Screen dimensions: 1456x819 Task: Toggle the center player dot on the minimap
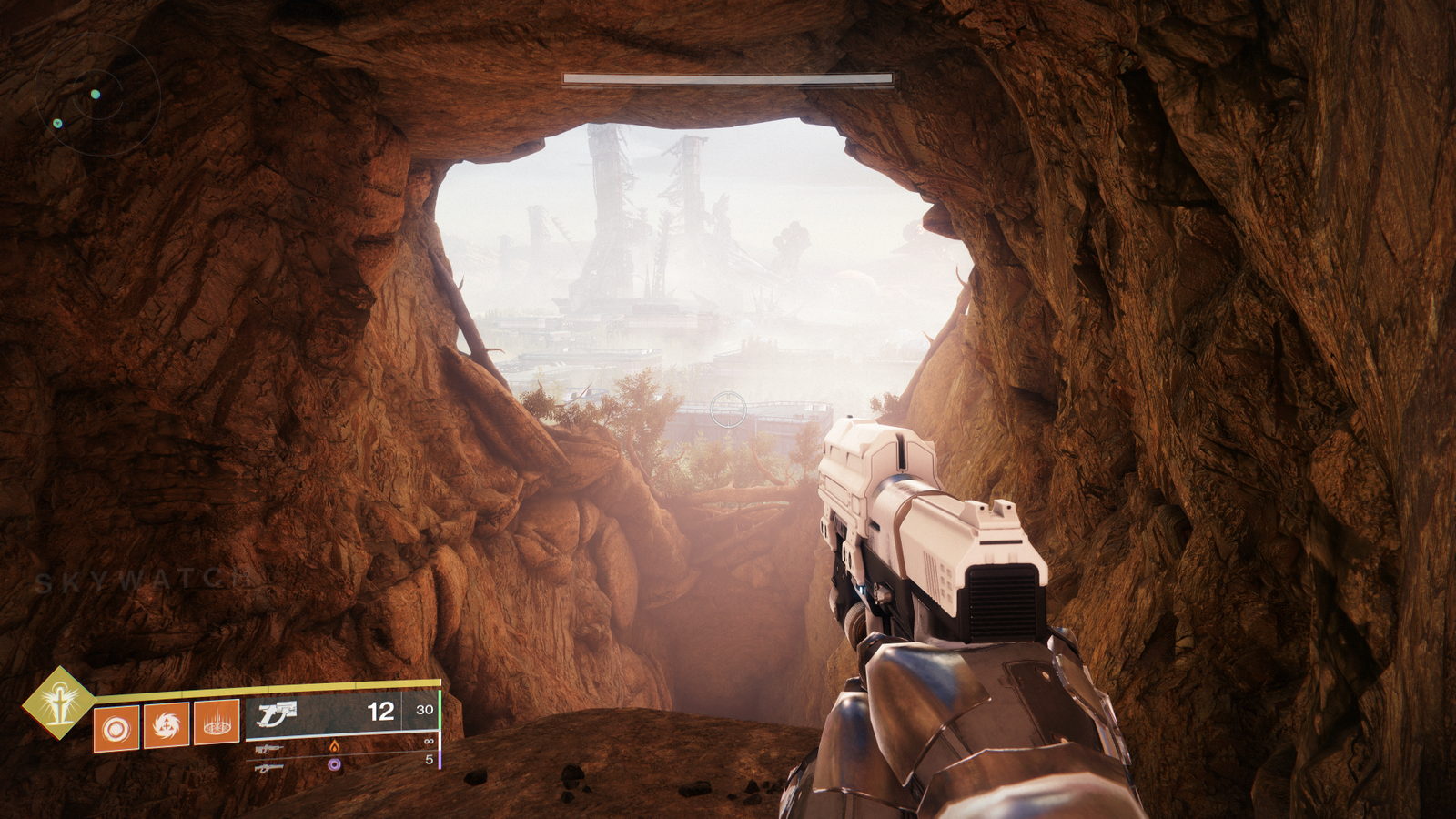tap(95, 94)
